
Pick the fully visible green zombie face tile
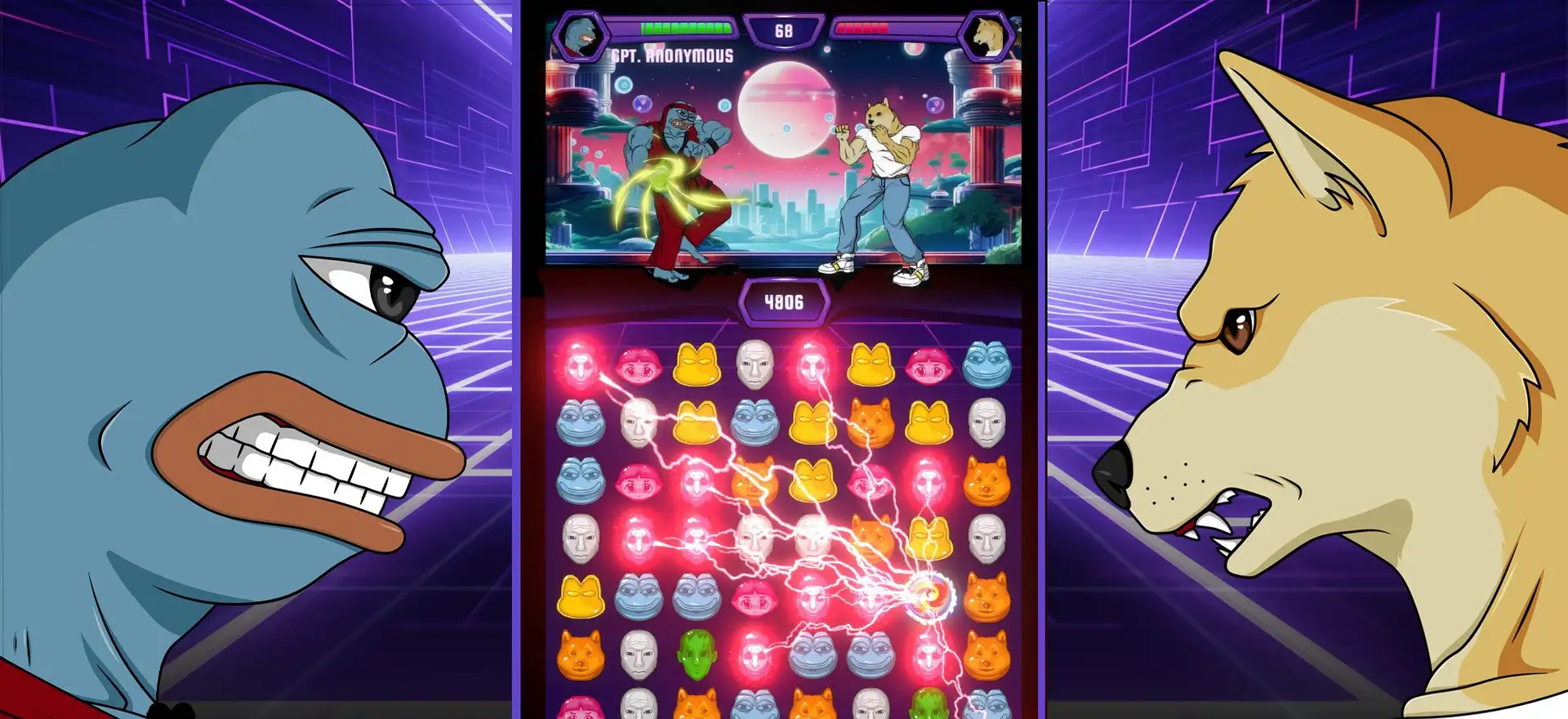pyautogui.click(x=697, y=654)
